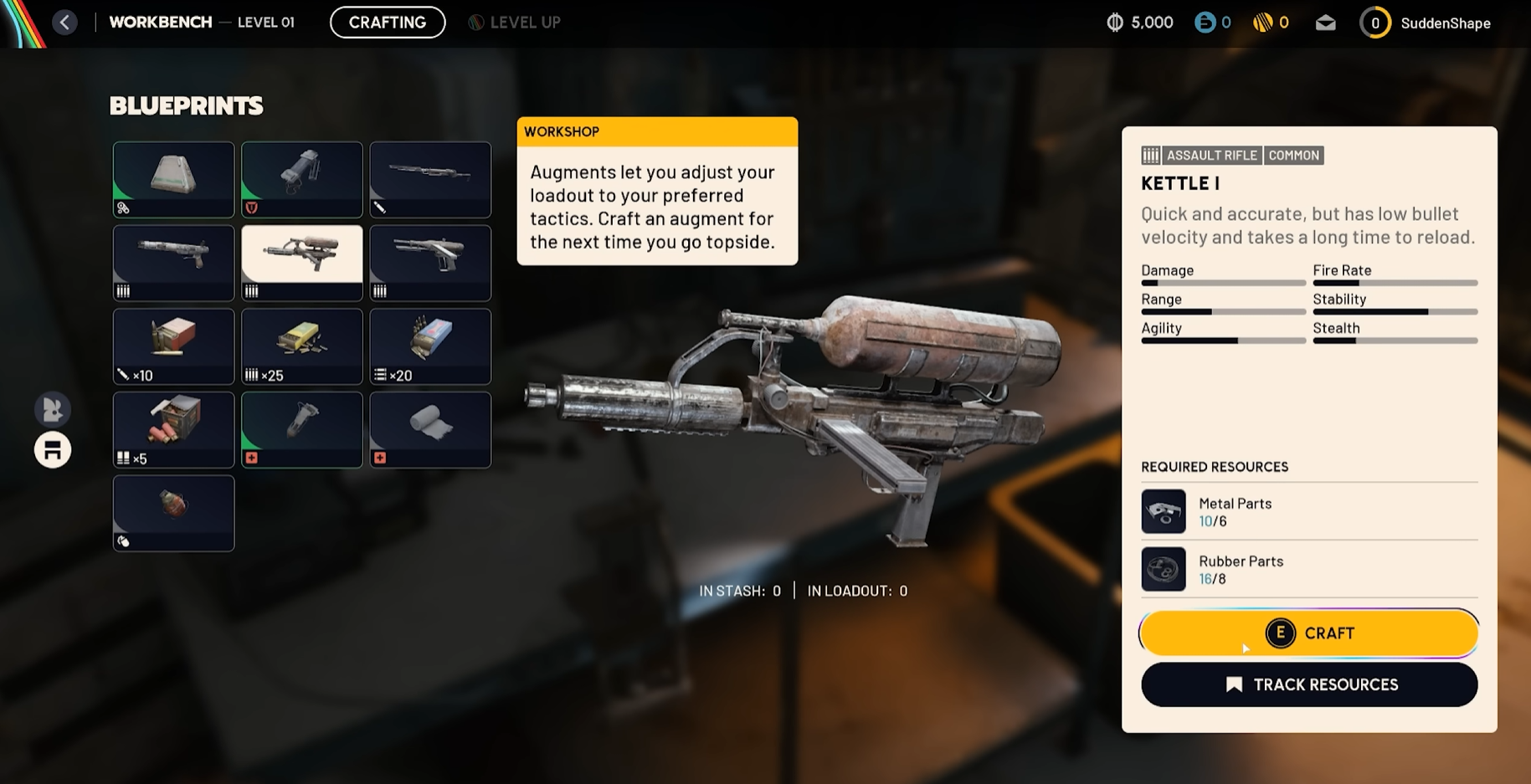Viewport: 1531px width, 784px height.
Task: Select the x20 blue ammo box blueprint
Action: [x=430, y=346]
